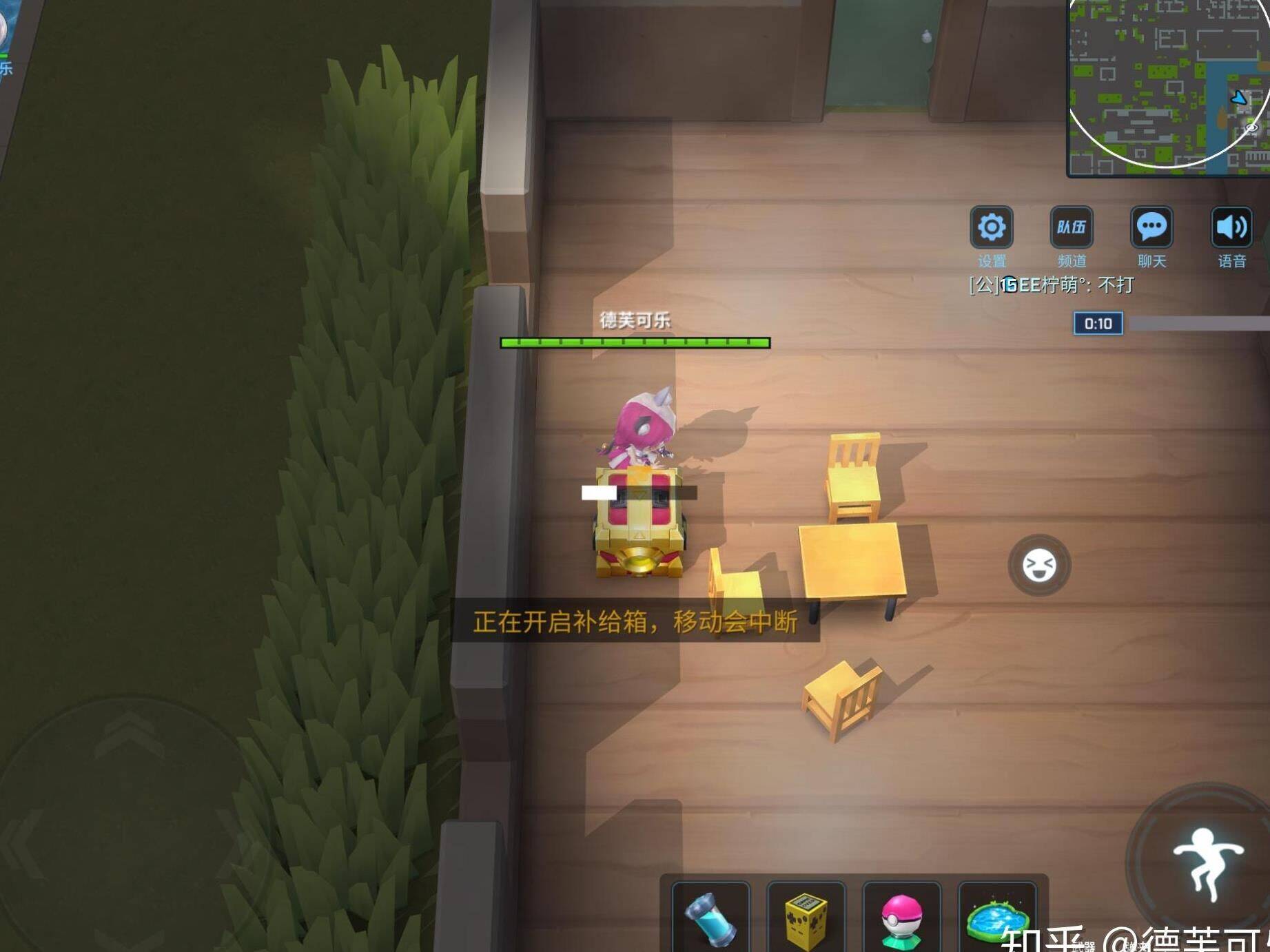The width and height of the screenshot is (1270, 952).
Task: Open the 队伍 频道 channel button
Action: (1071, 227)
